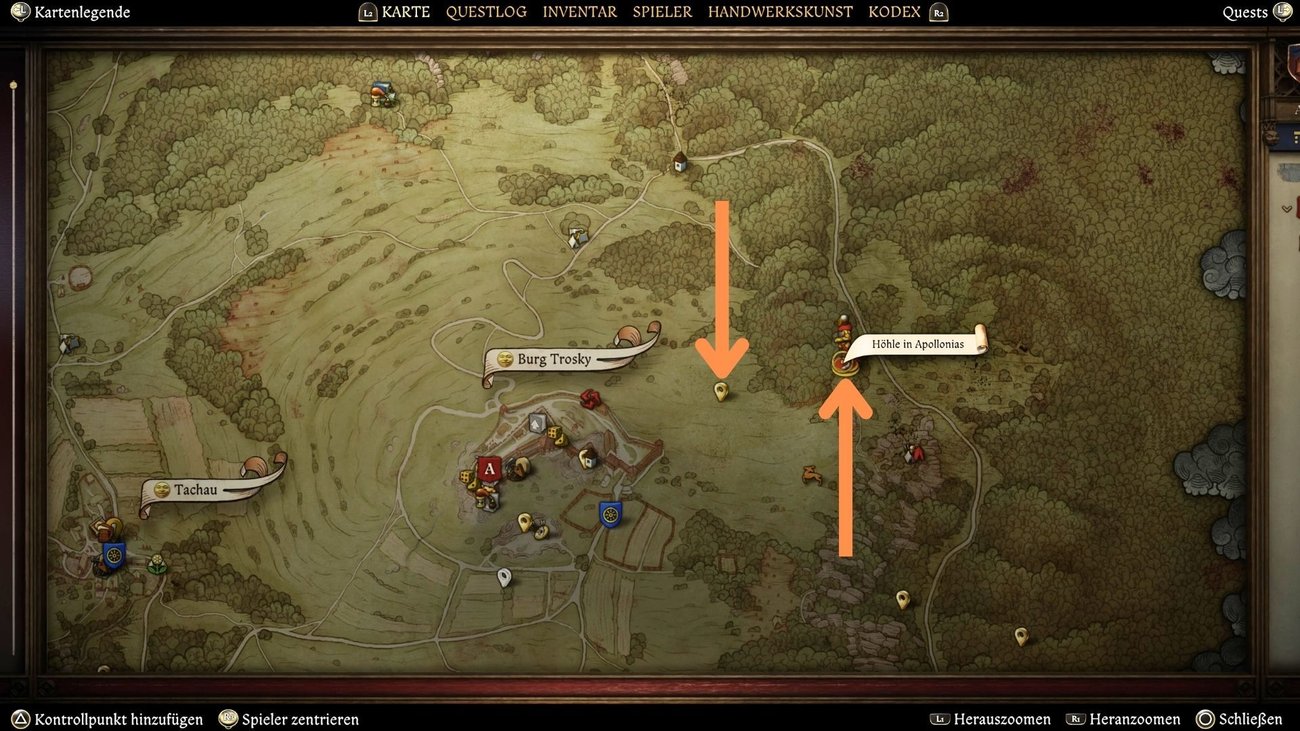Click the grey tower marker inside Burg Trosky walls
Screen dimensions: 1300x731
tap(536, 422)
